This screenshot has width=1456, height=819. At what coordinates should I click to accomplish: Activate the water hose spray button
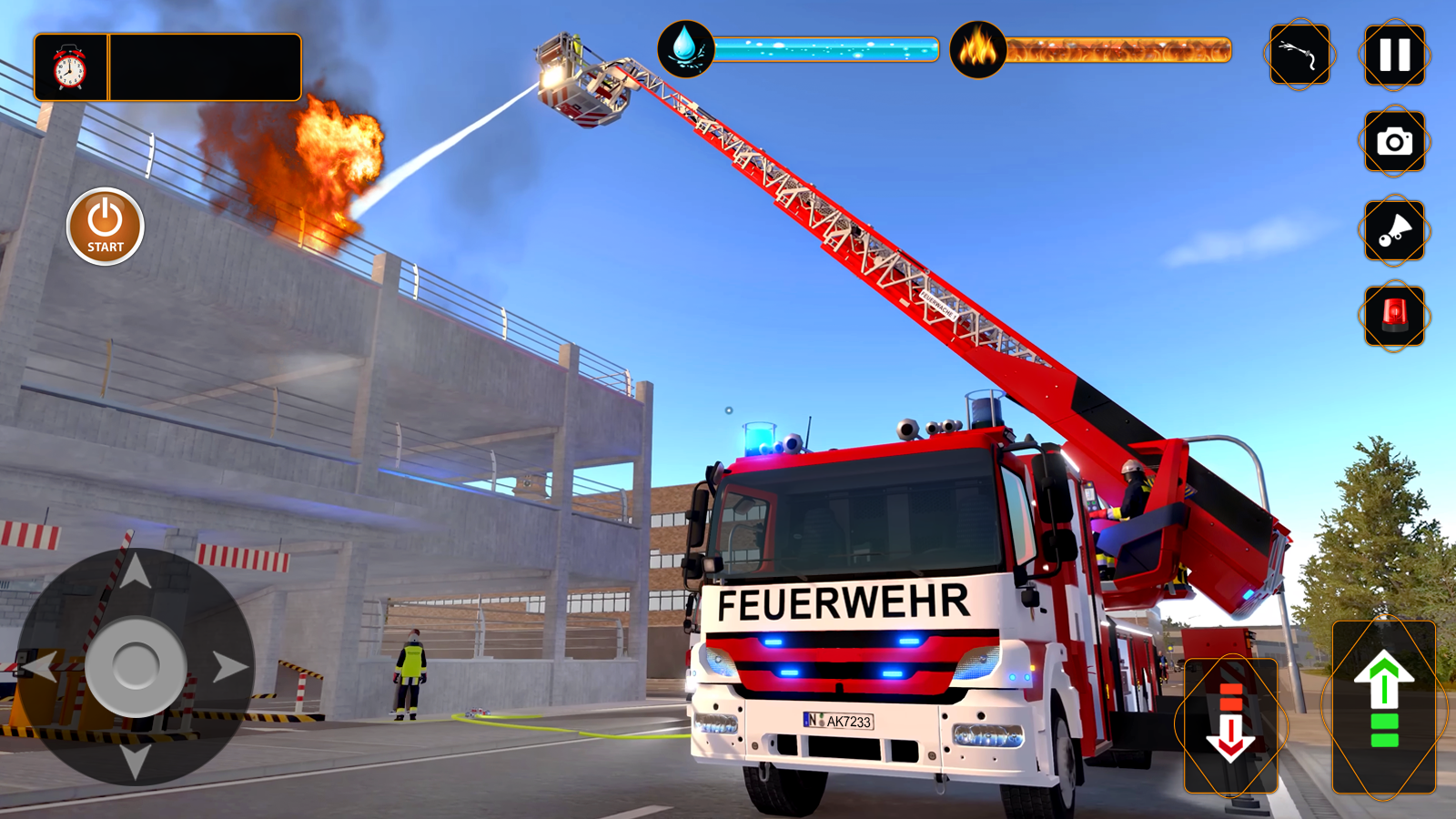(1299, 55)
